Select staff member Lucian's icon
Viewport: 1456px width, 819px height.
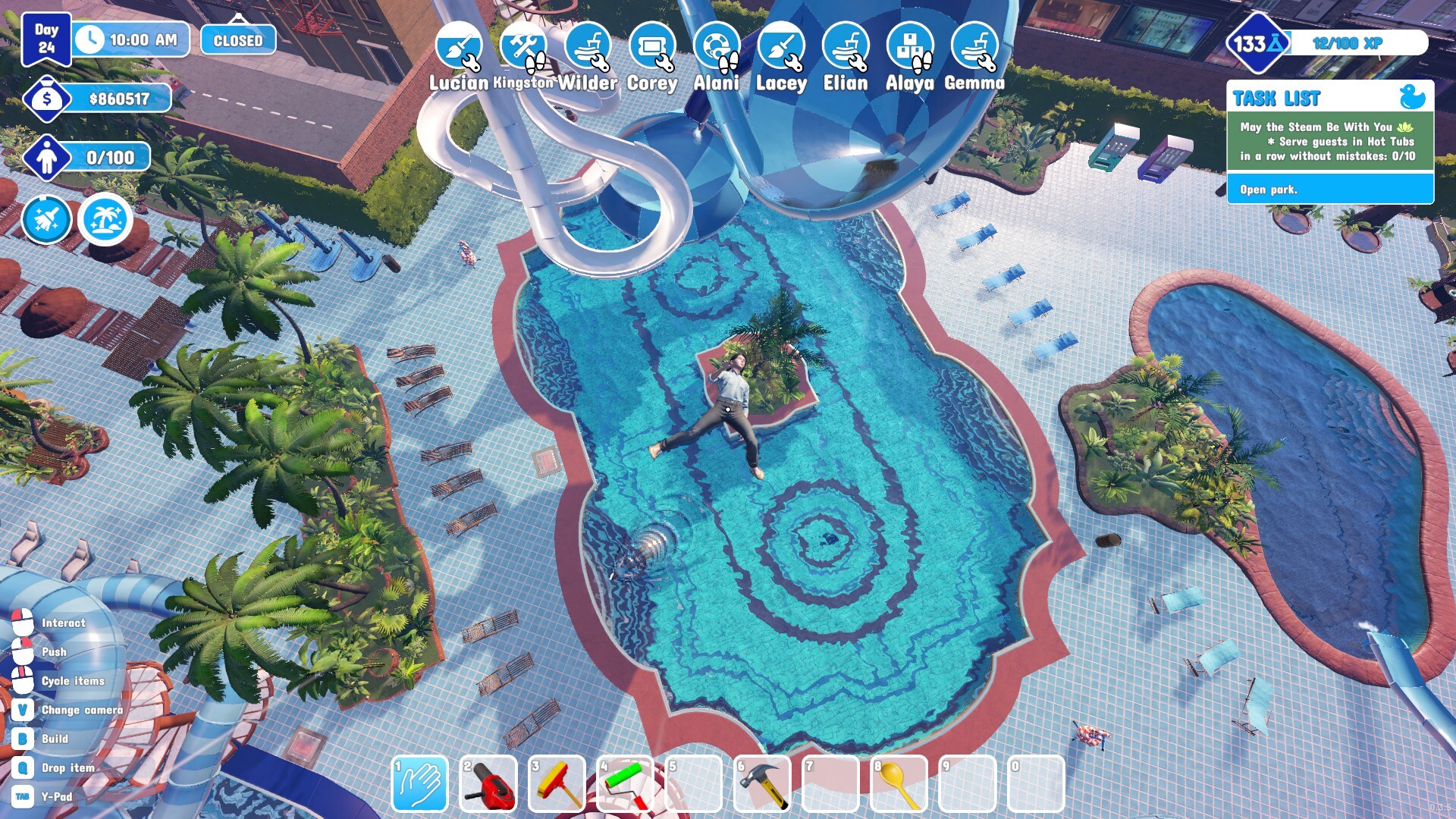pos(459,46)
